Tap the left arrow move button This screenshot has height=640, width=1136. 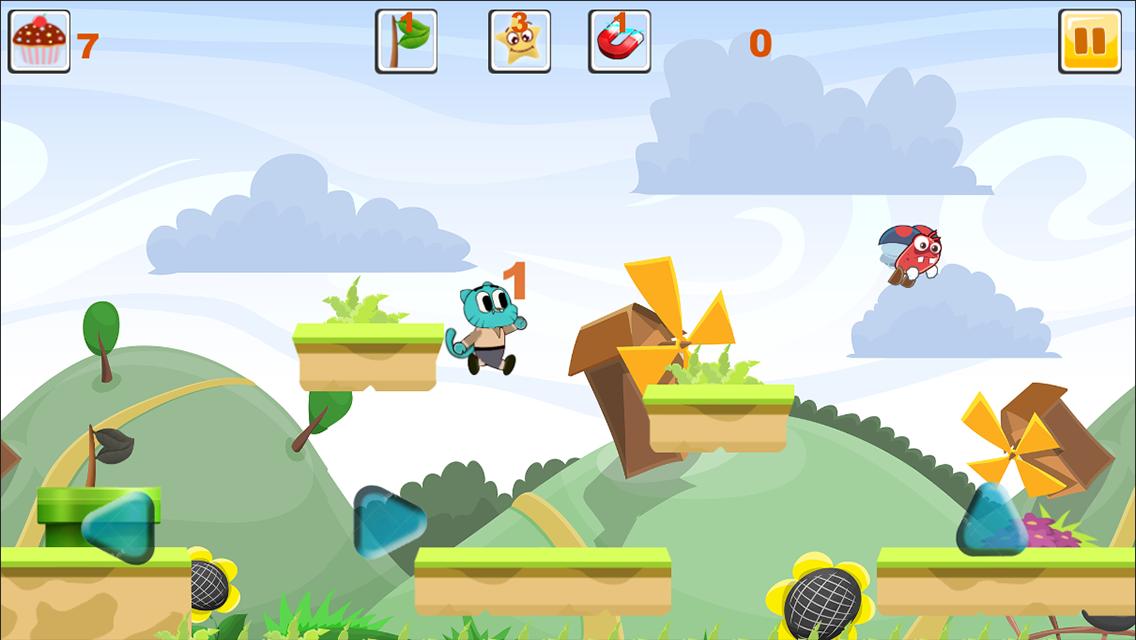tap(119, 526)
